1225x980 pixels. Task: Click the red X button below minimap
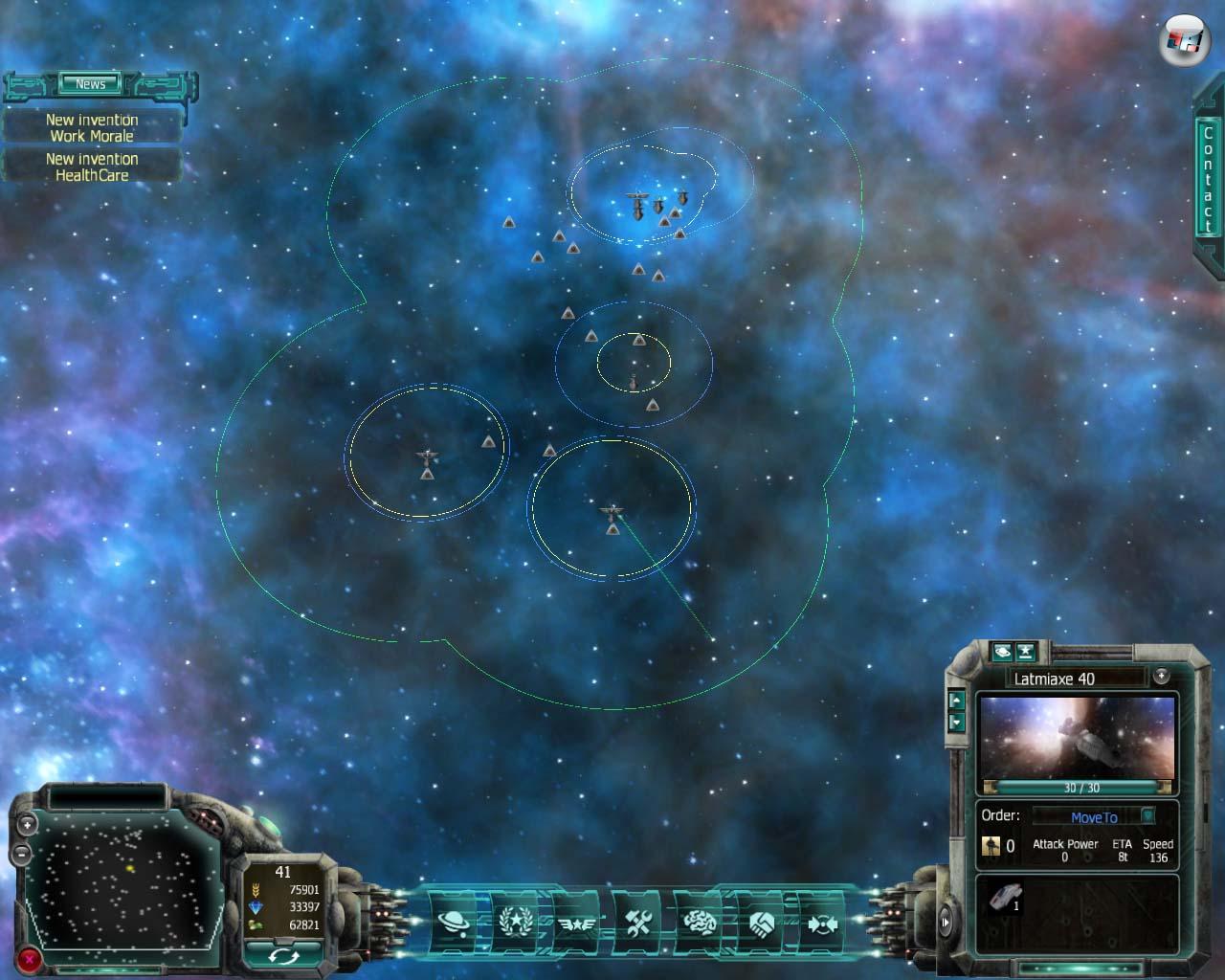31,957
